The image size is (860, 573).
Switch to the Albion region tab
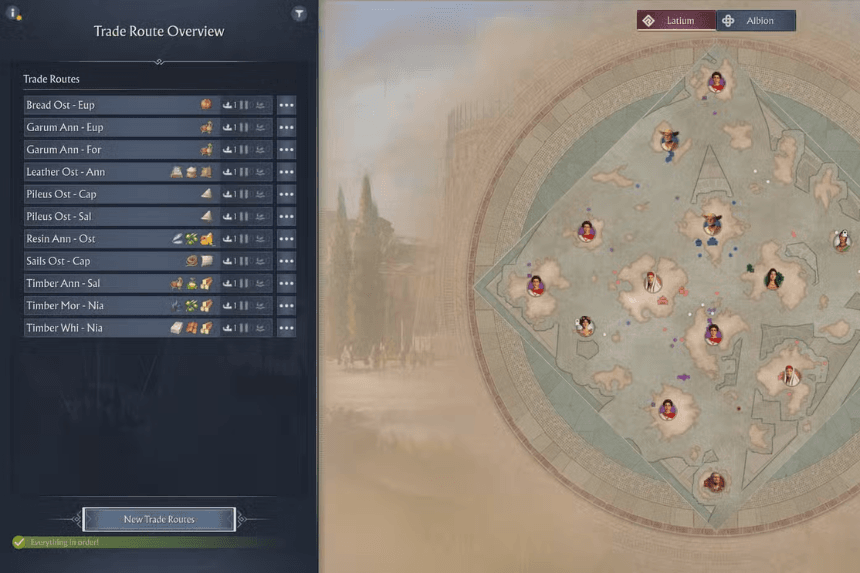click(x=756, y=20)
